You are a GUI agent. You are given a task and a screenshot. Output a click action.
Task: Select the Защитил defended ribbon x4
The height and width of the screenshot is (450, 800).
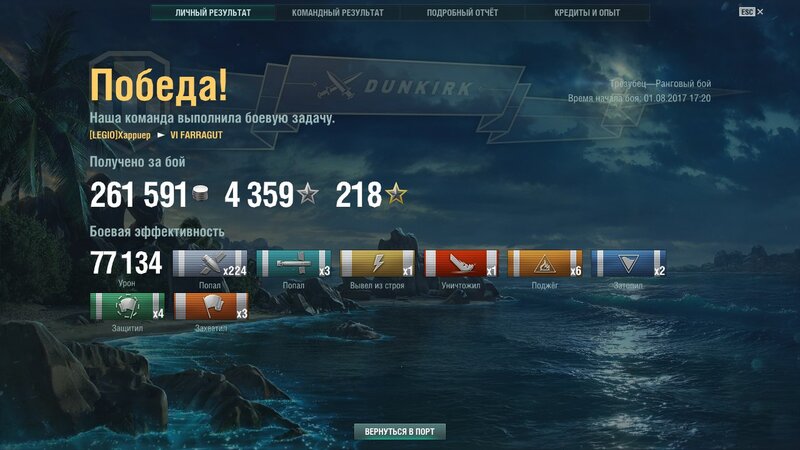[127, 306]
